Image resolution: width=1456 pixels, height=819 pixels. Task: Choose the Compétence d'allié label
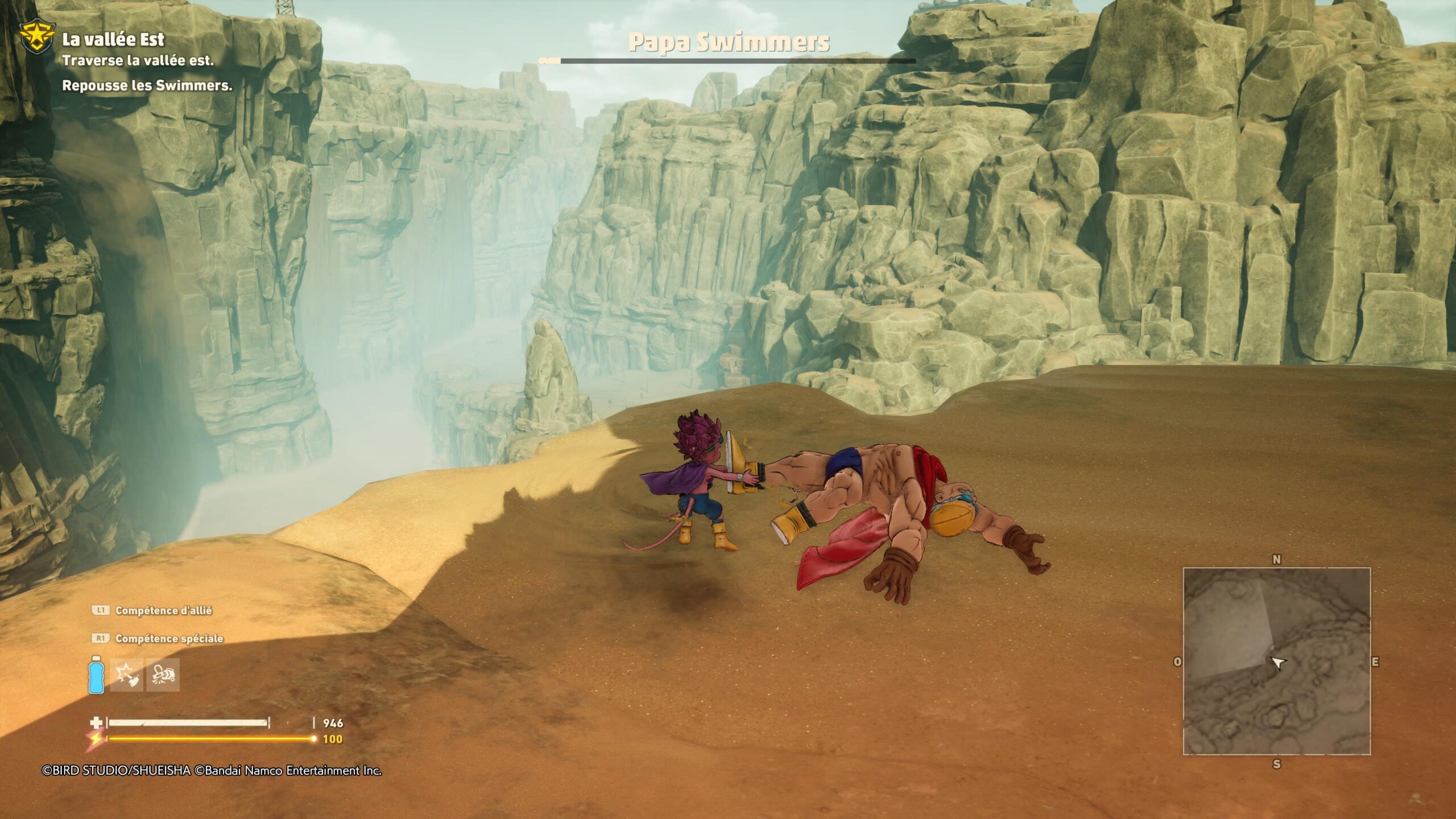[163, 610]
